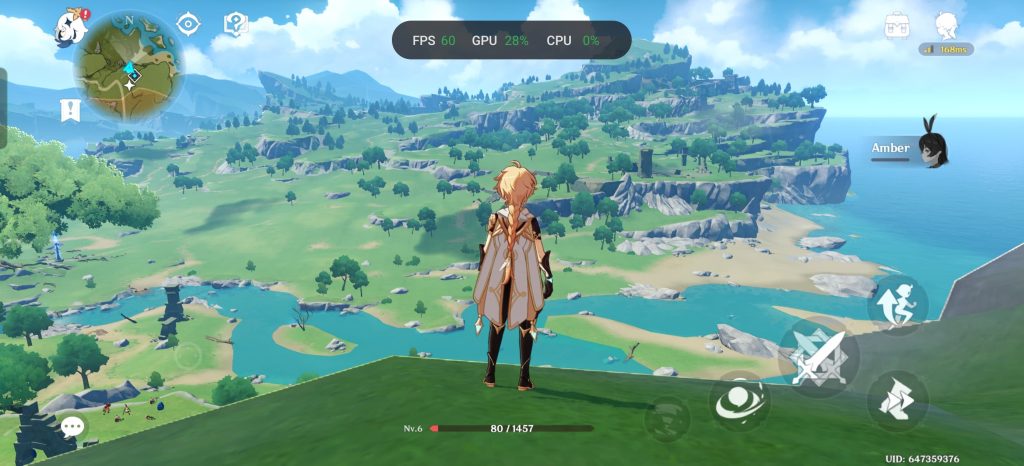Tap the eye-shaped quest navigation icon
Screen dimensions: 1024x466
(187, 24)
